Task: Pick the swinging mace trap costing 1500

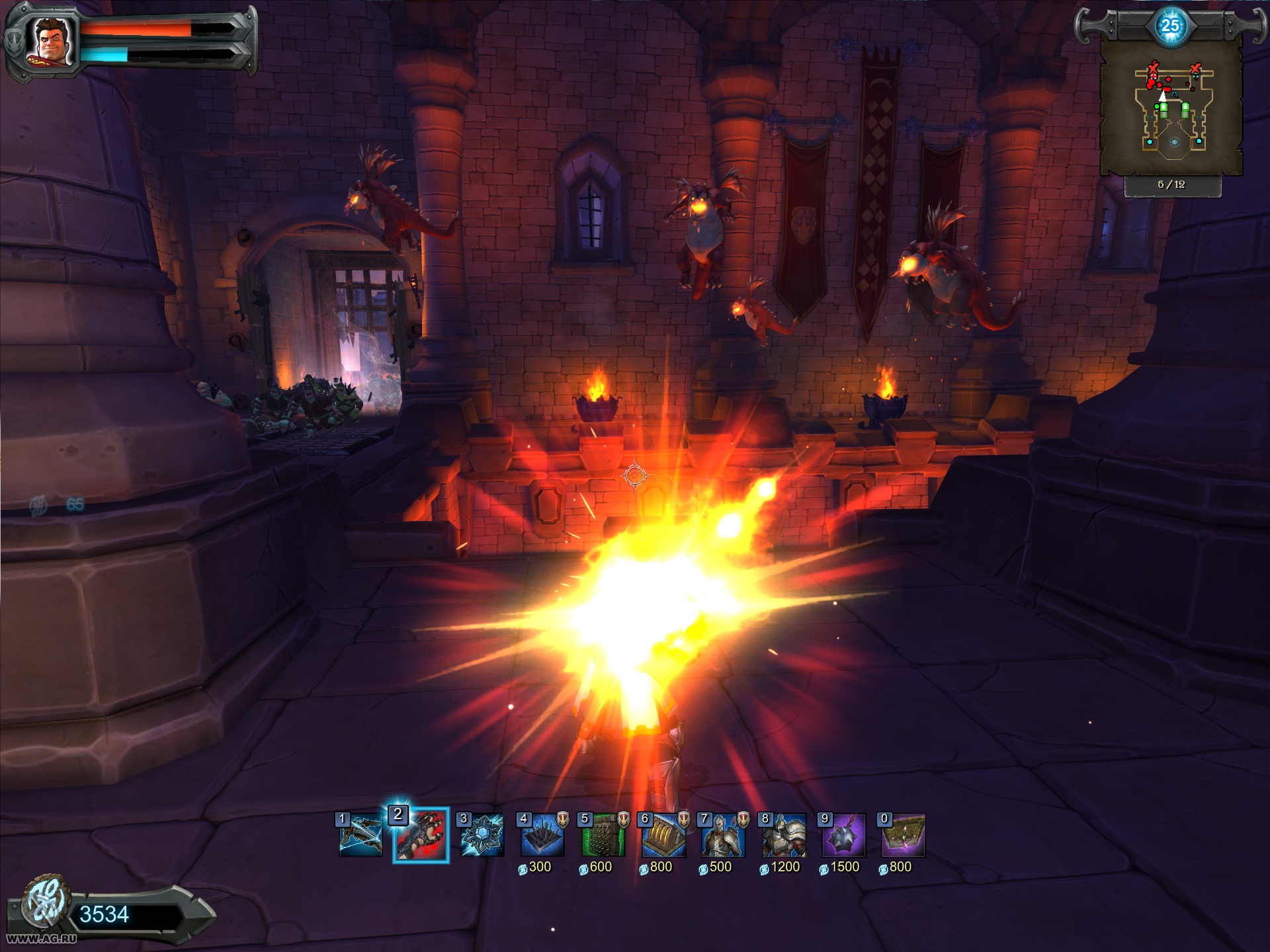Action: click(x=843, y=836)
